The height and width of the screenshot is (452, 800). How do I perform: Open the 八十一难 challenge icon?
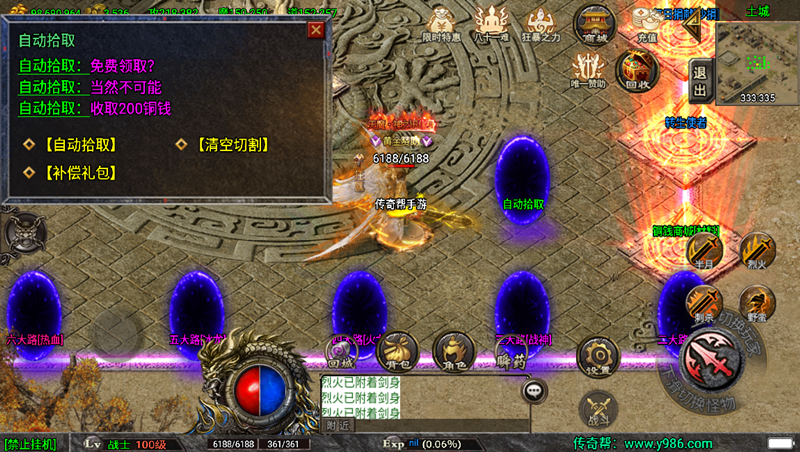(x=491, y=23)
